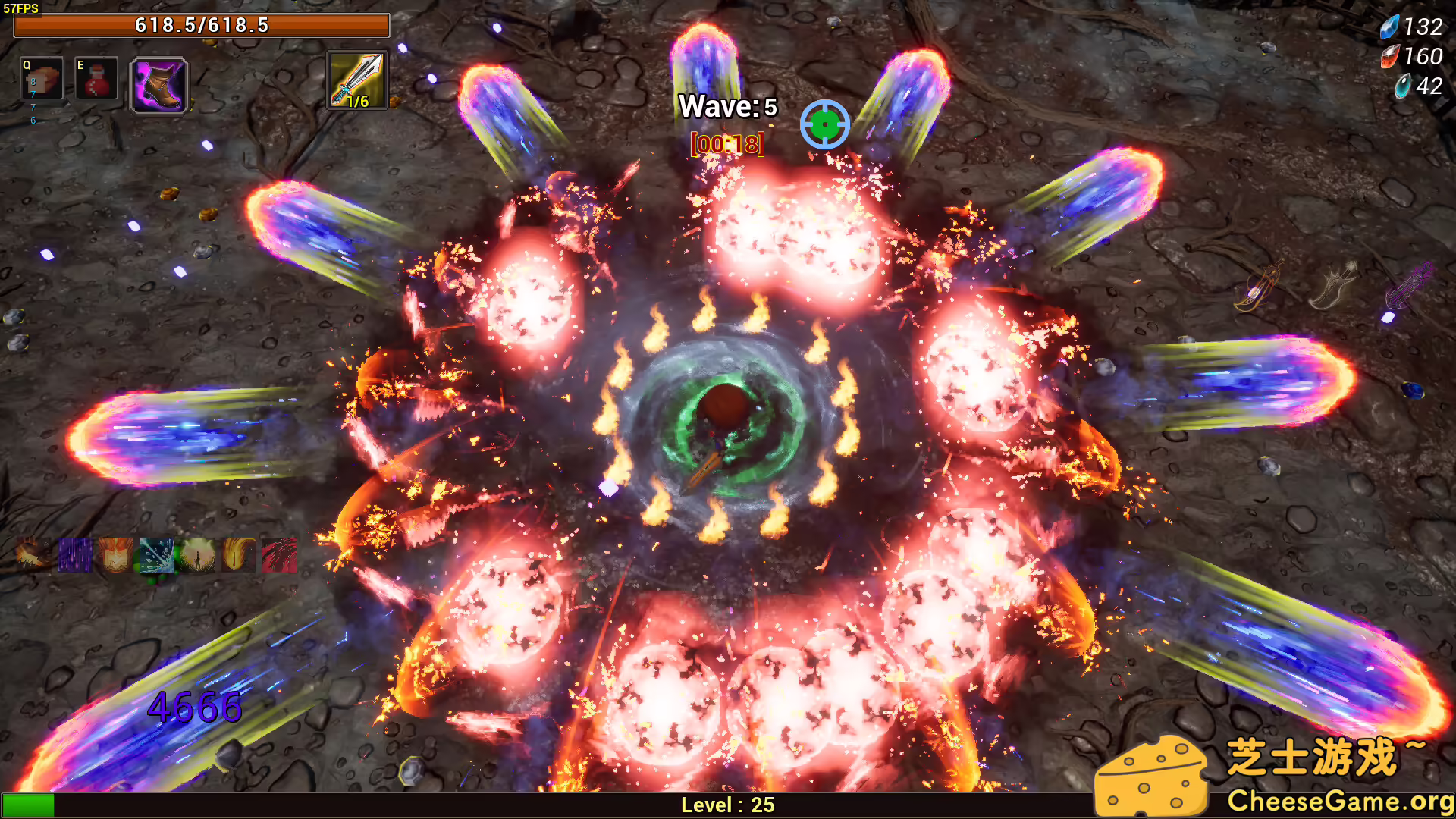Click the Level 25 bar

point(726,805)
